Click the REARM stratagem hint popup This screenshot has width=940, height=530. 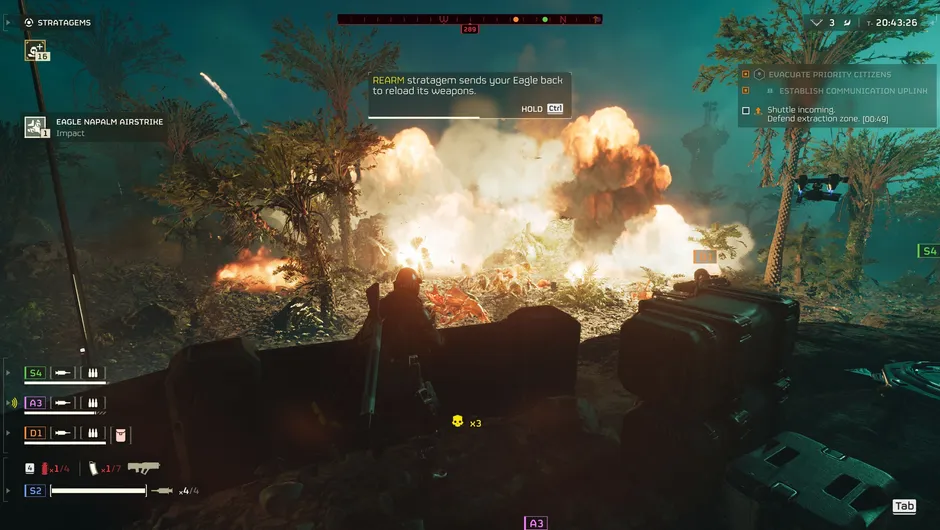(x=469, y=95)
